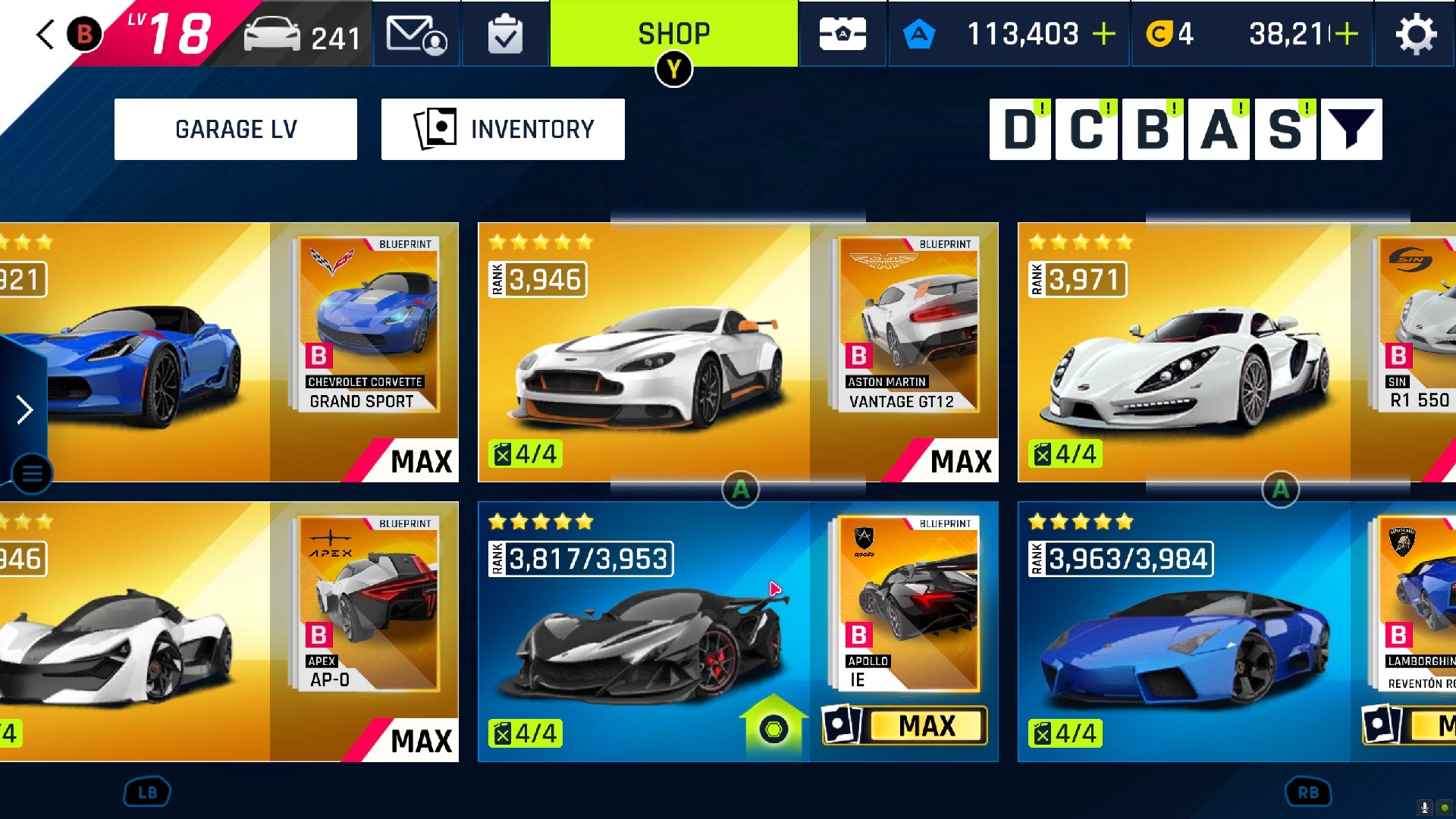Filter garage by class S

point(1285,129)
